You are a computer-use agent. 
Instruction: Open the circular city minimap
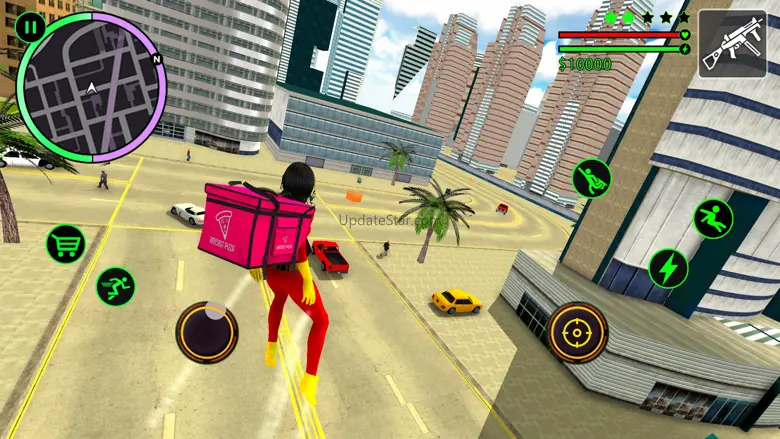[92, 88]
